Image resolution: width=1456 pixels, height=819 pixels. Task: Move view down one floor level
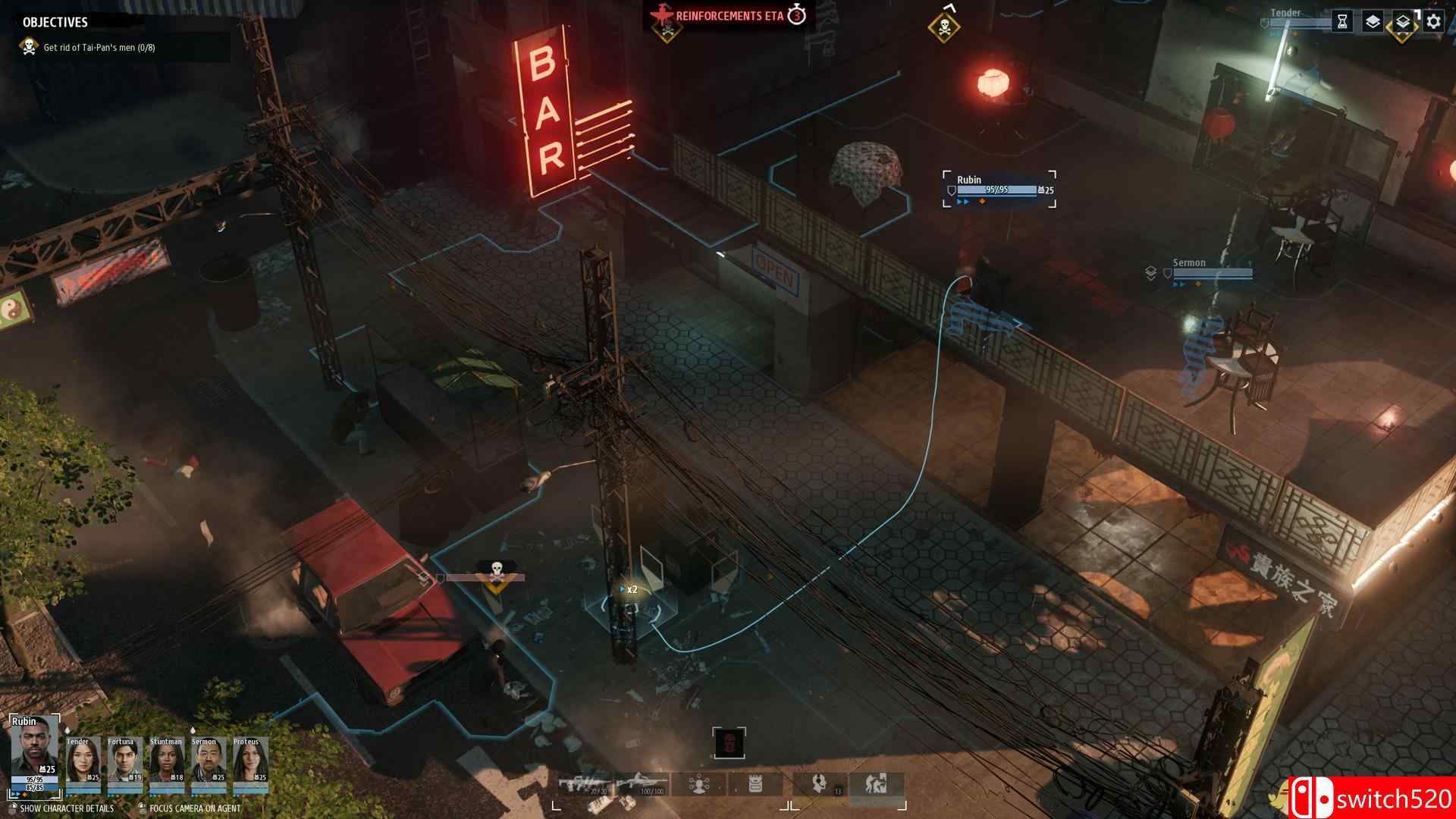click(1403, 22)
